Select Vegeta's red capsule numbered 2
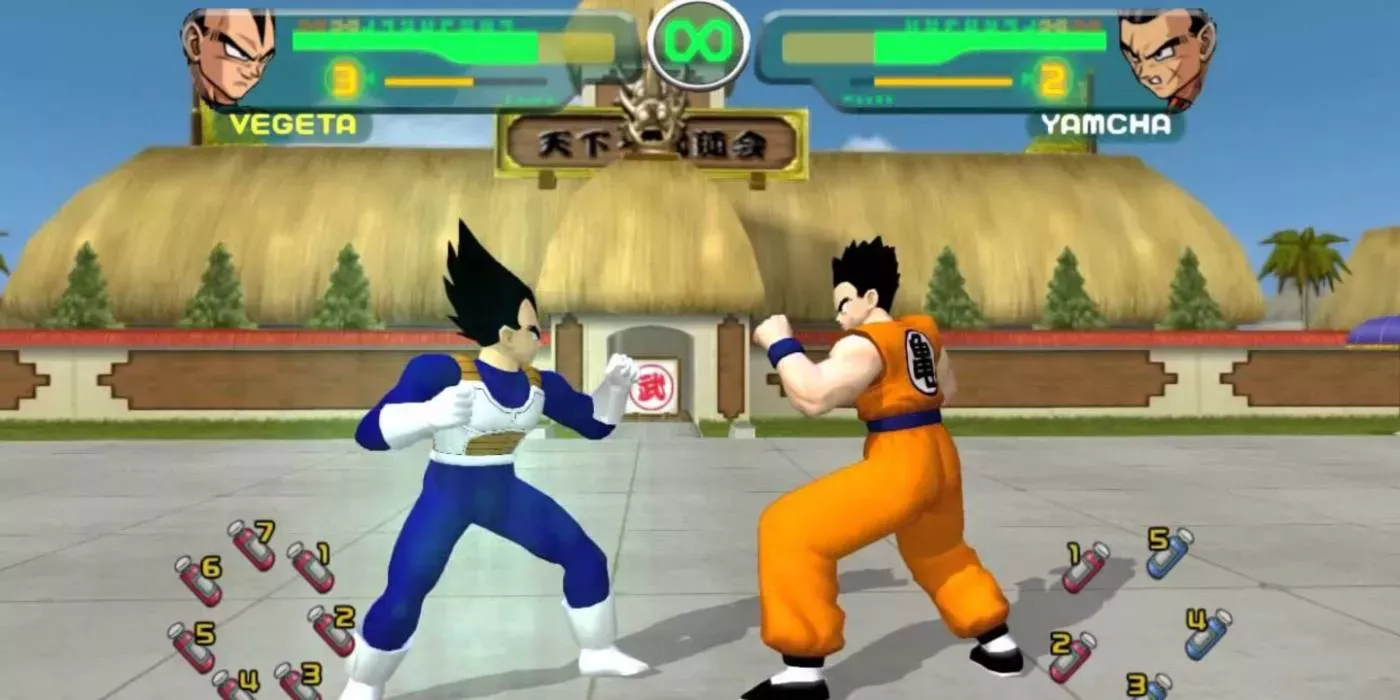1400x700 pixels. [x=331, y=630]
